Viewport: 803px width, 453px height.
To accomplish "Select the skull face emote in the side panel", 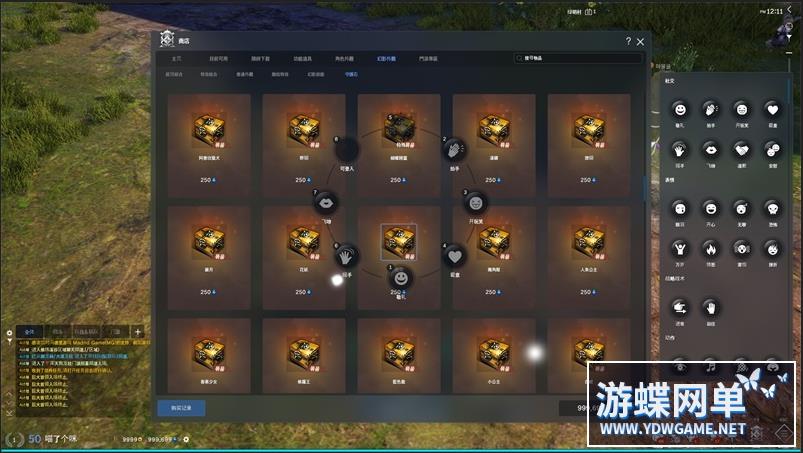I will [x=772, y=209].
